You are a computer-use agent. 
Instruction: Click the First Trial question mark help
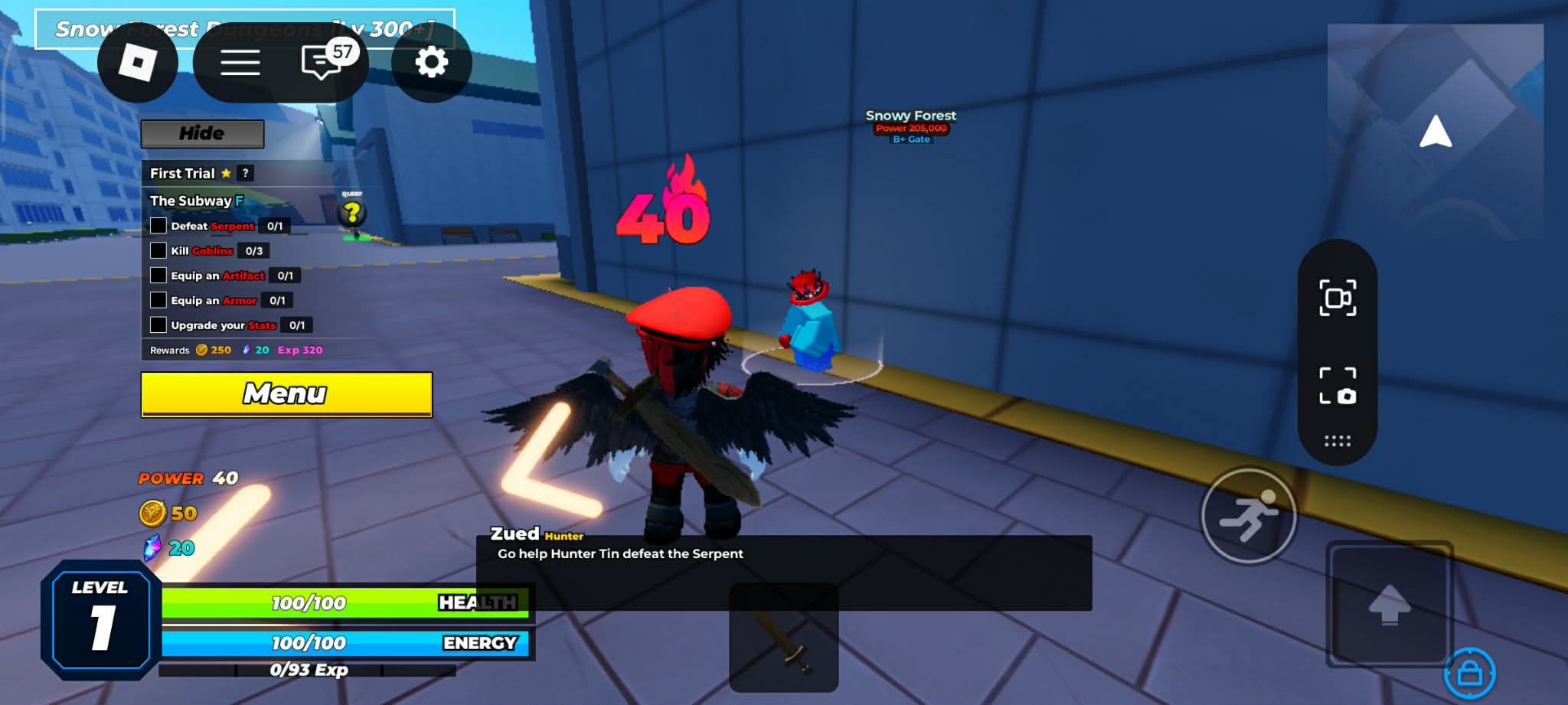[x=245, y=174]
